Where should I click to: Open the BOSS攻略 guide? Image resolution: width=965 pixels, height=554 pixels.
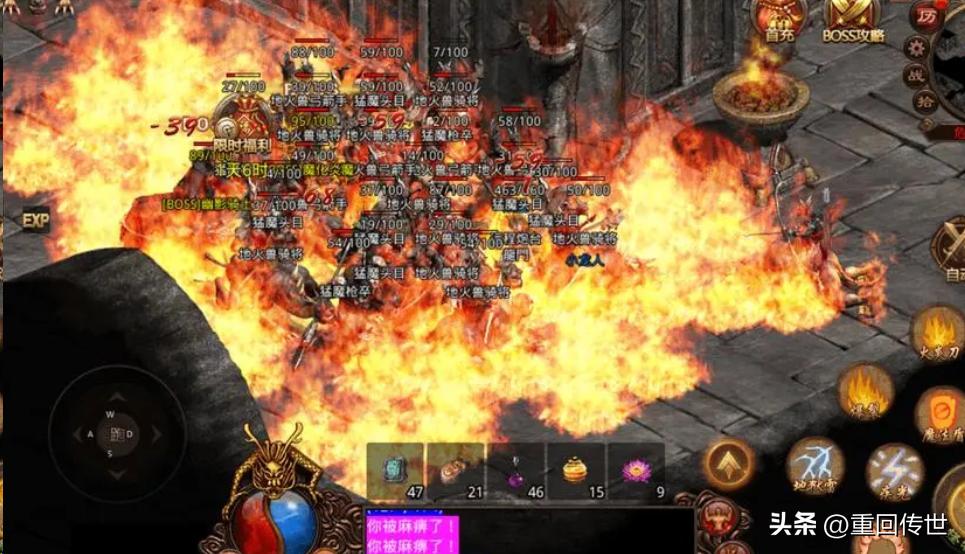point(852,18)
